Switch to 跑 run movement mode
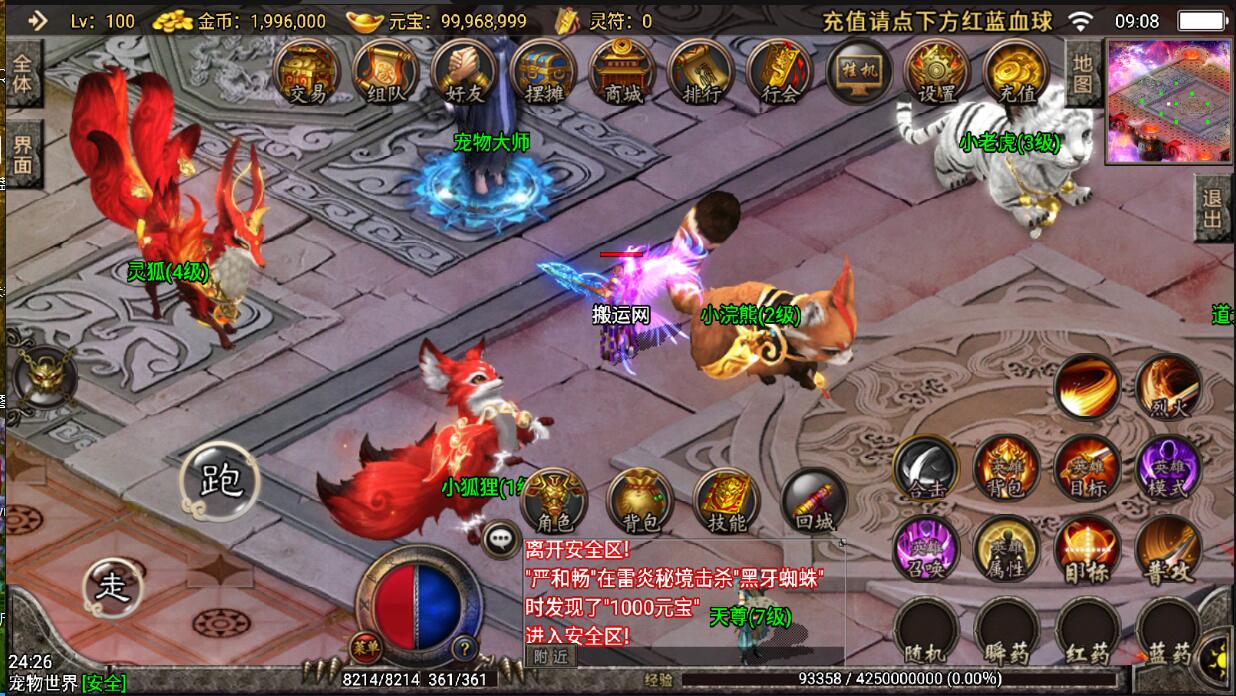Image resolution: width=1236 pixels, height=696 pixels. (221, 481)
